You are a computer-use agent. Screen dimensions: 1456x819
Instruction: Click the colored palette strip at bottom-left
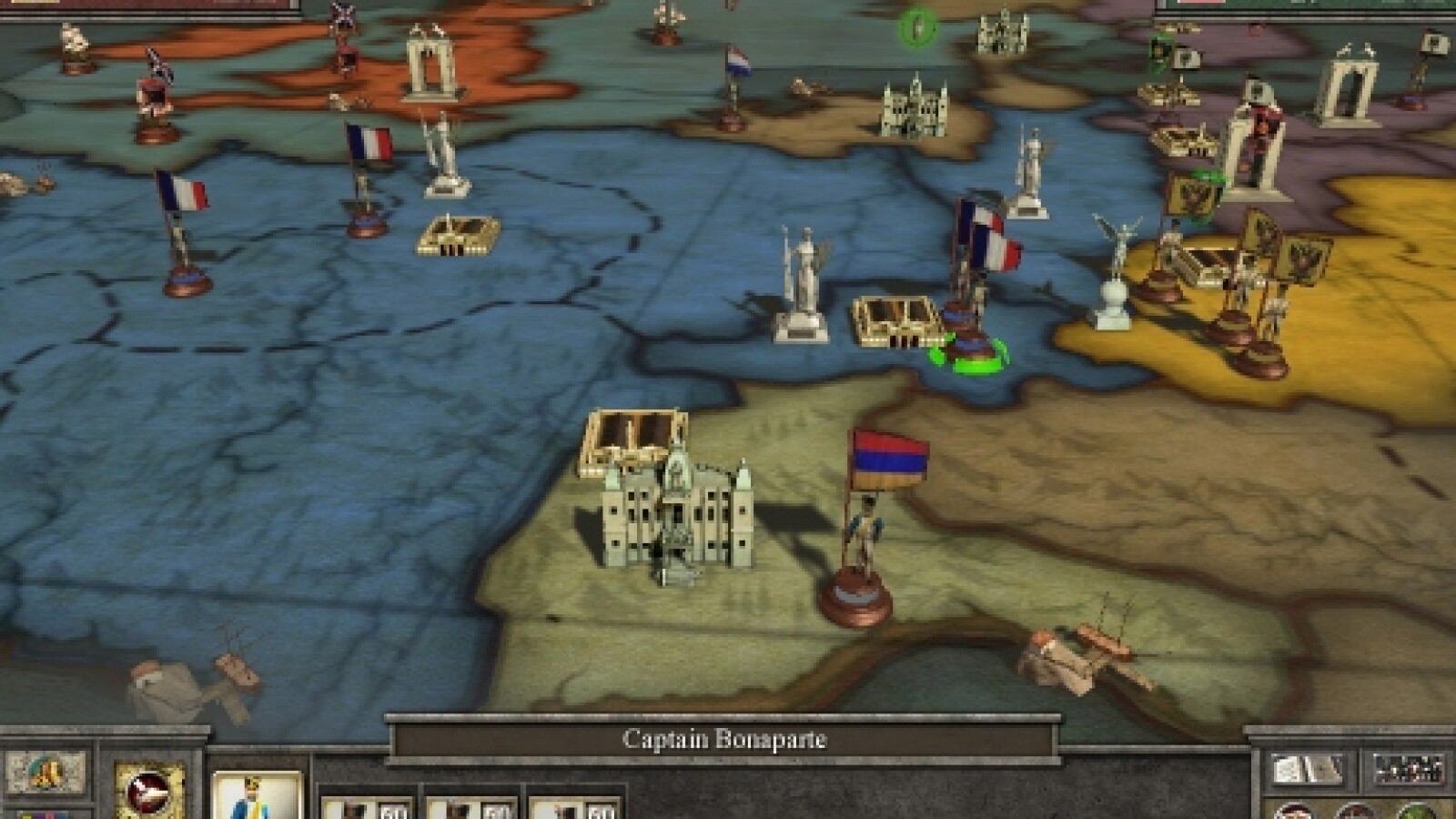click(44, 814)
